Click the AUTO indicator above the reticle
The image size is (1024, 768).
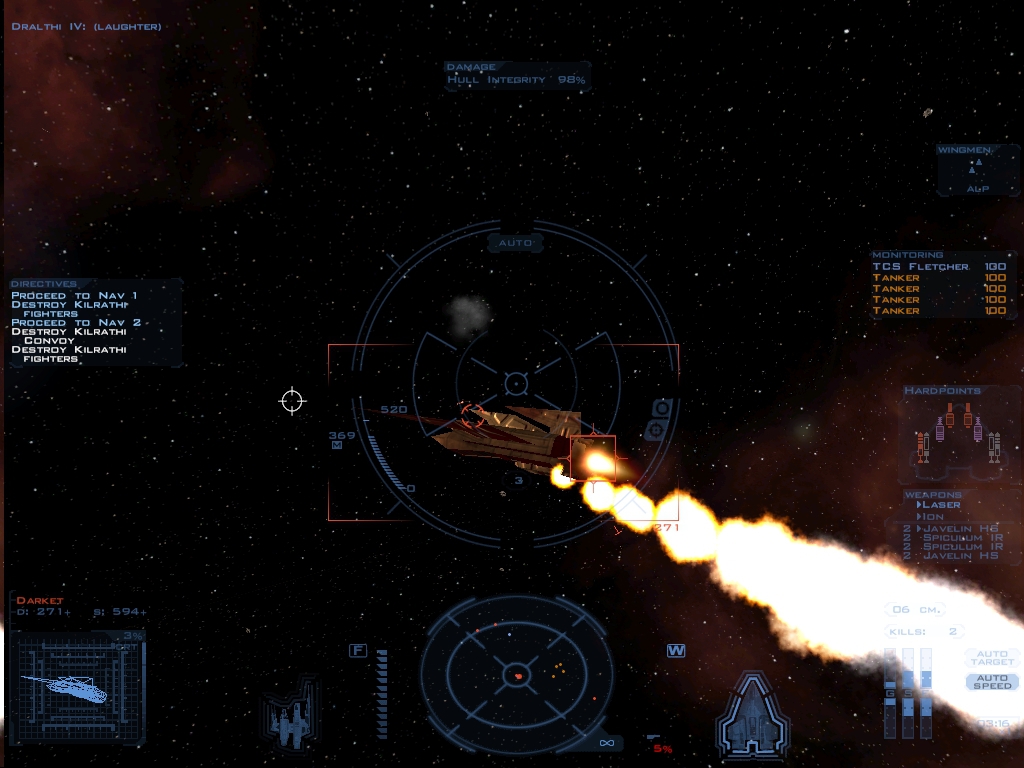(x=515, y=243)
